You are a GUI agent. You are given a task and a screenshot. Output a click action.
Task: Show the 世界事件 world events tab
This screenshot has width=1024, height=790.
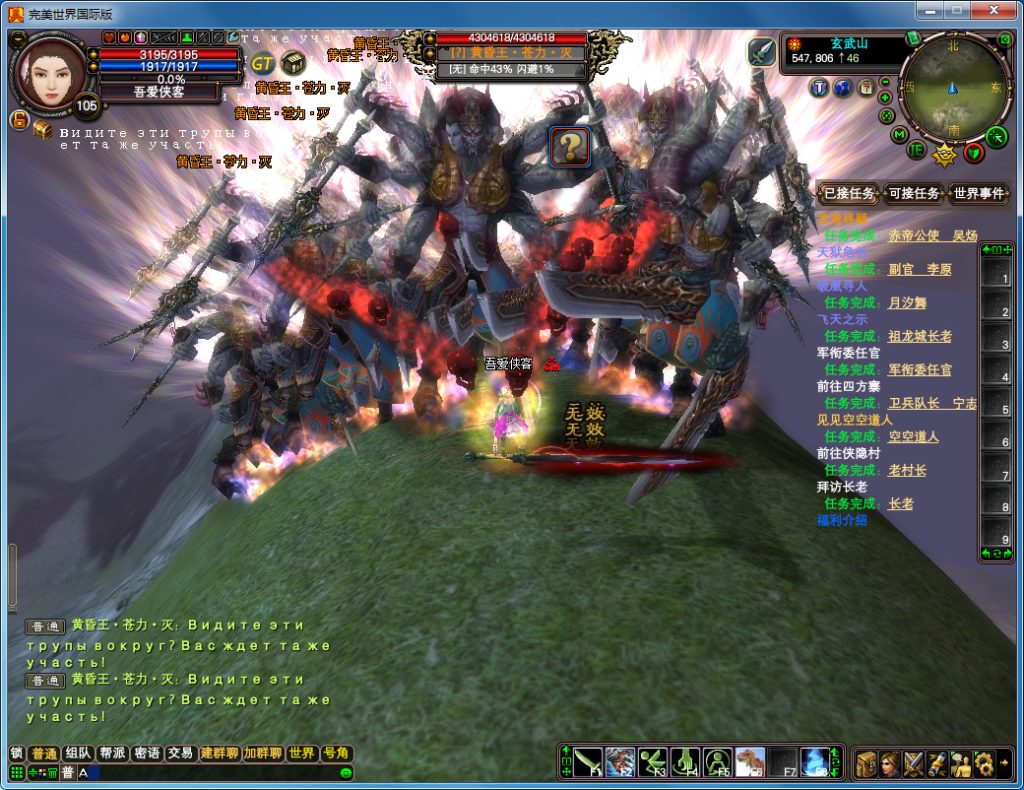pyautogui.click(x=978, y=194)
